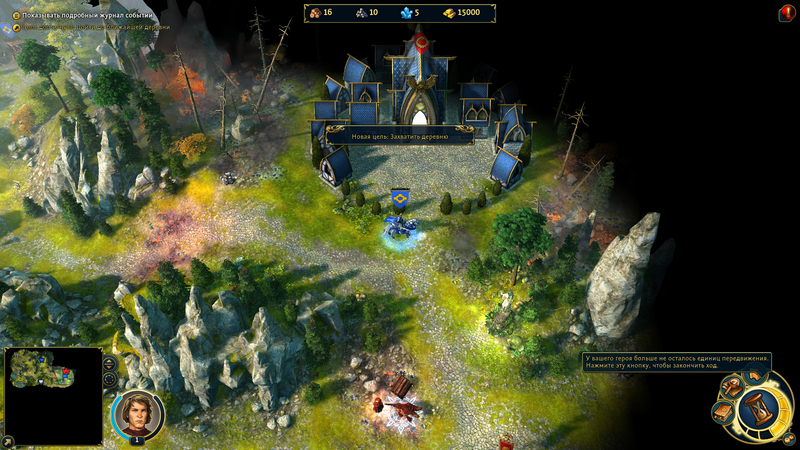Open the red exclamation alert icon
Image resolution: width=800 pixels, height=450 pixels.
click(786, 13)
